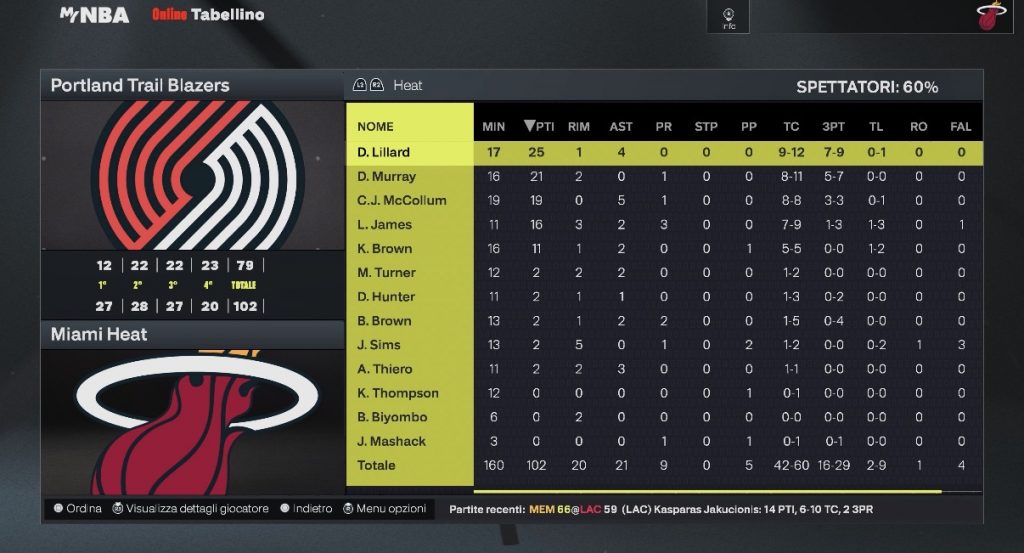1024x553 pixels.
Task: Pick L. James in the player list
Action: tap(384, 225)
